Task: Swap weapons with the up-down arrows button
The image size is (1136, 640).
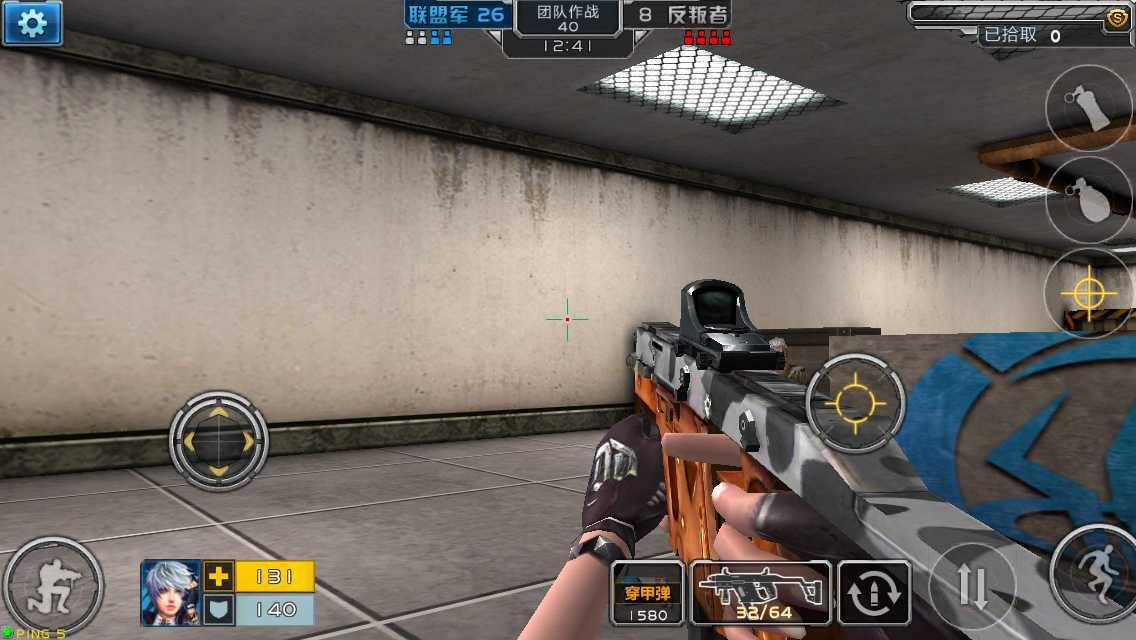Action: click(972, 585)
